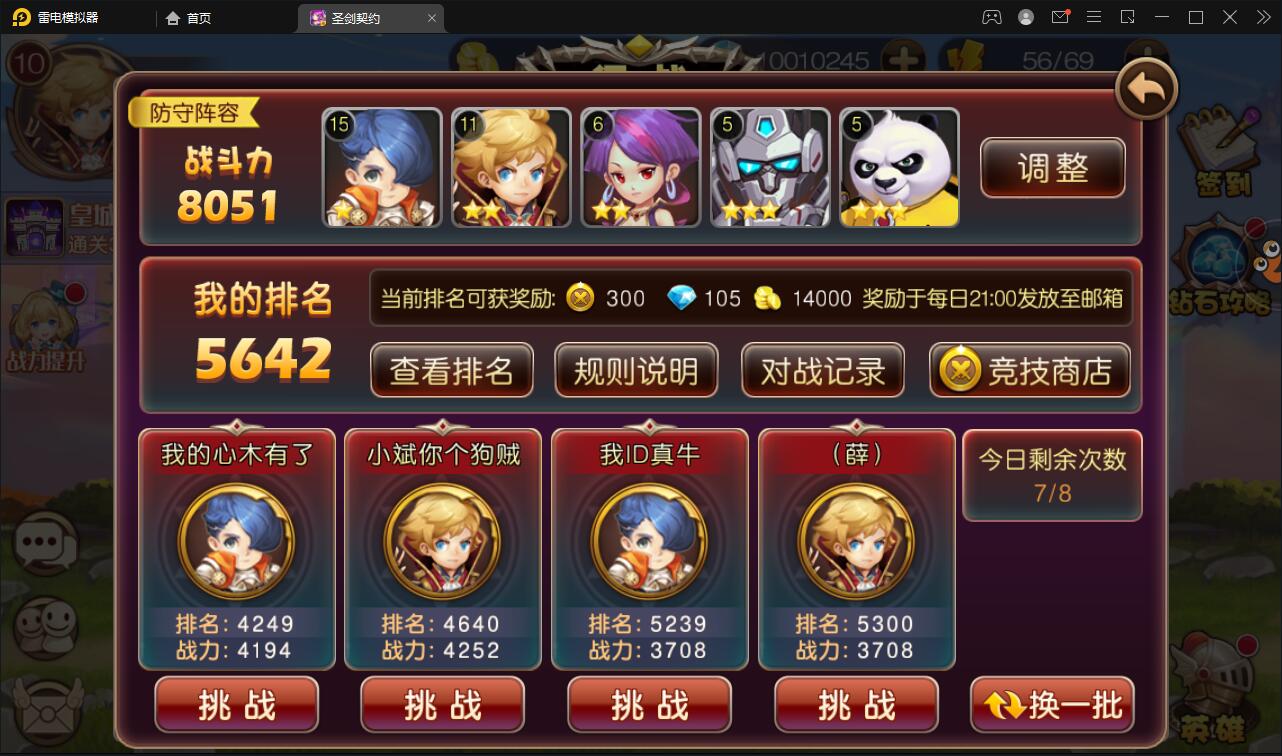
Task: Open the chat bubble icon
Action: 42,540
